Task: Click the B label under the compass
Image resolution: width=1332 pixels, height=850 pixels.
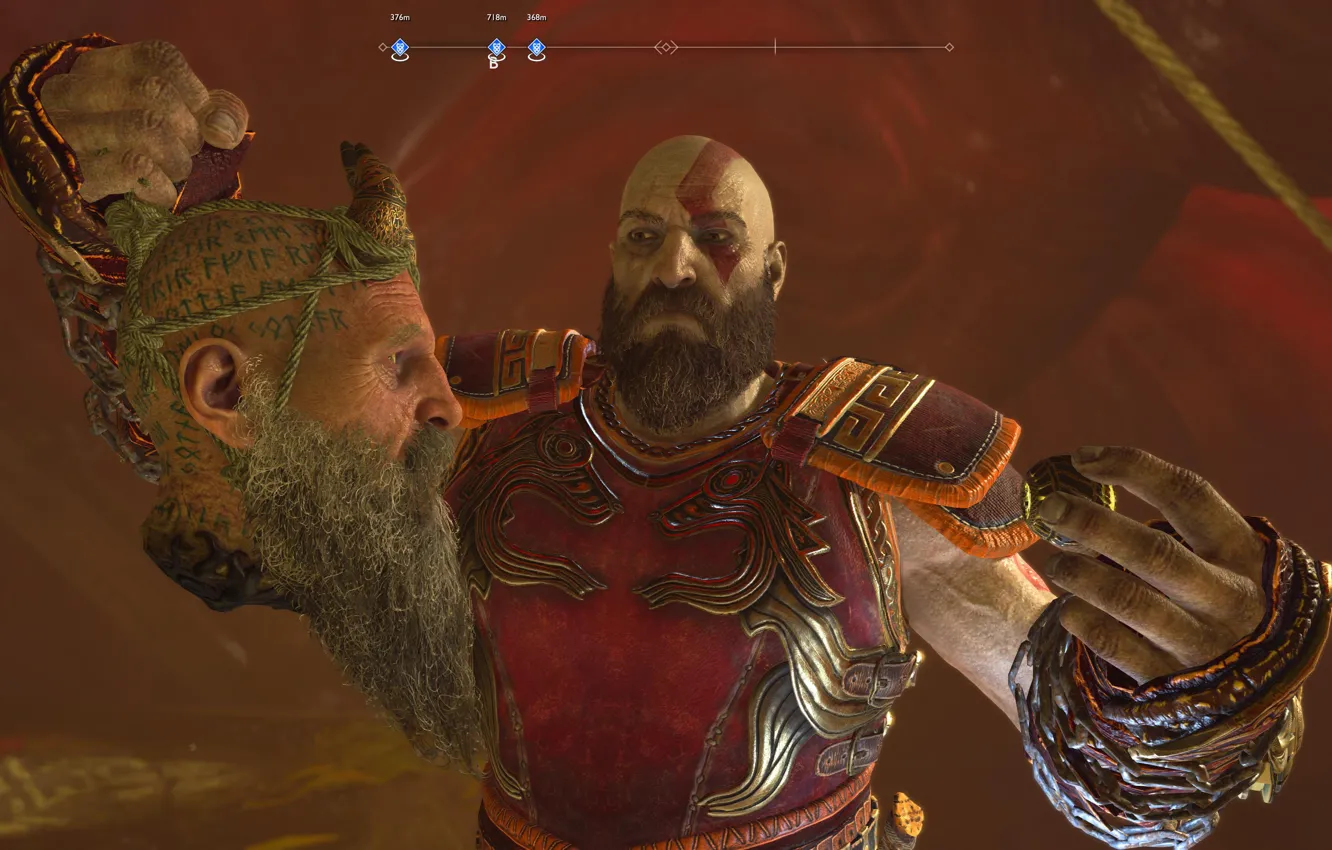Action: pyautogui.click(x=495, y=62)
